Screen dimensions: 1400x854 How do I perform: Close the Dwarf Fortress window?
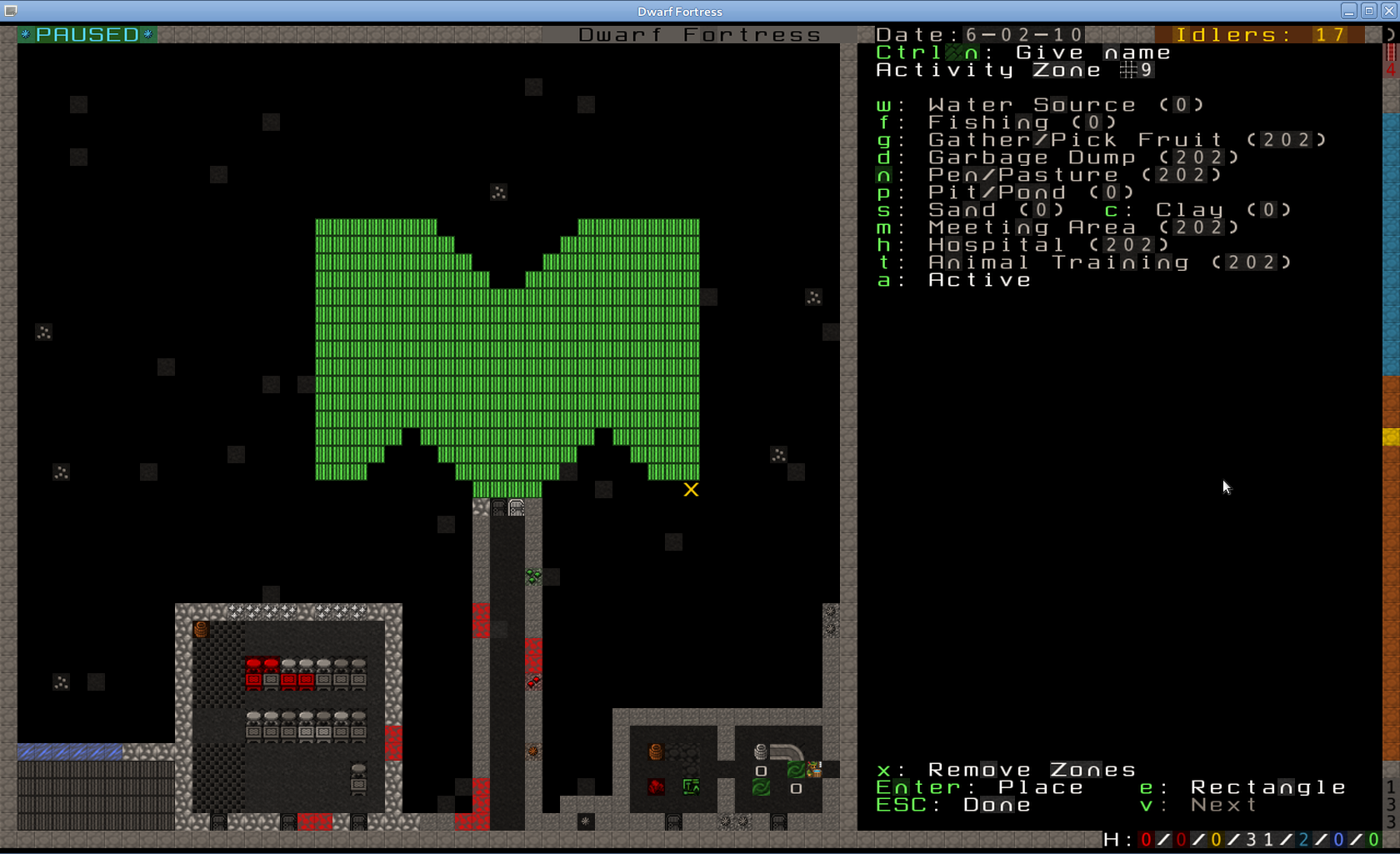tap(1389, 11)
